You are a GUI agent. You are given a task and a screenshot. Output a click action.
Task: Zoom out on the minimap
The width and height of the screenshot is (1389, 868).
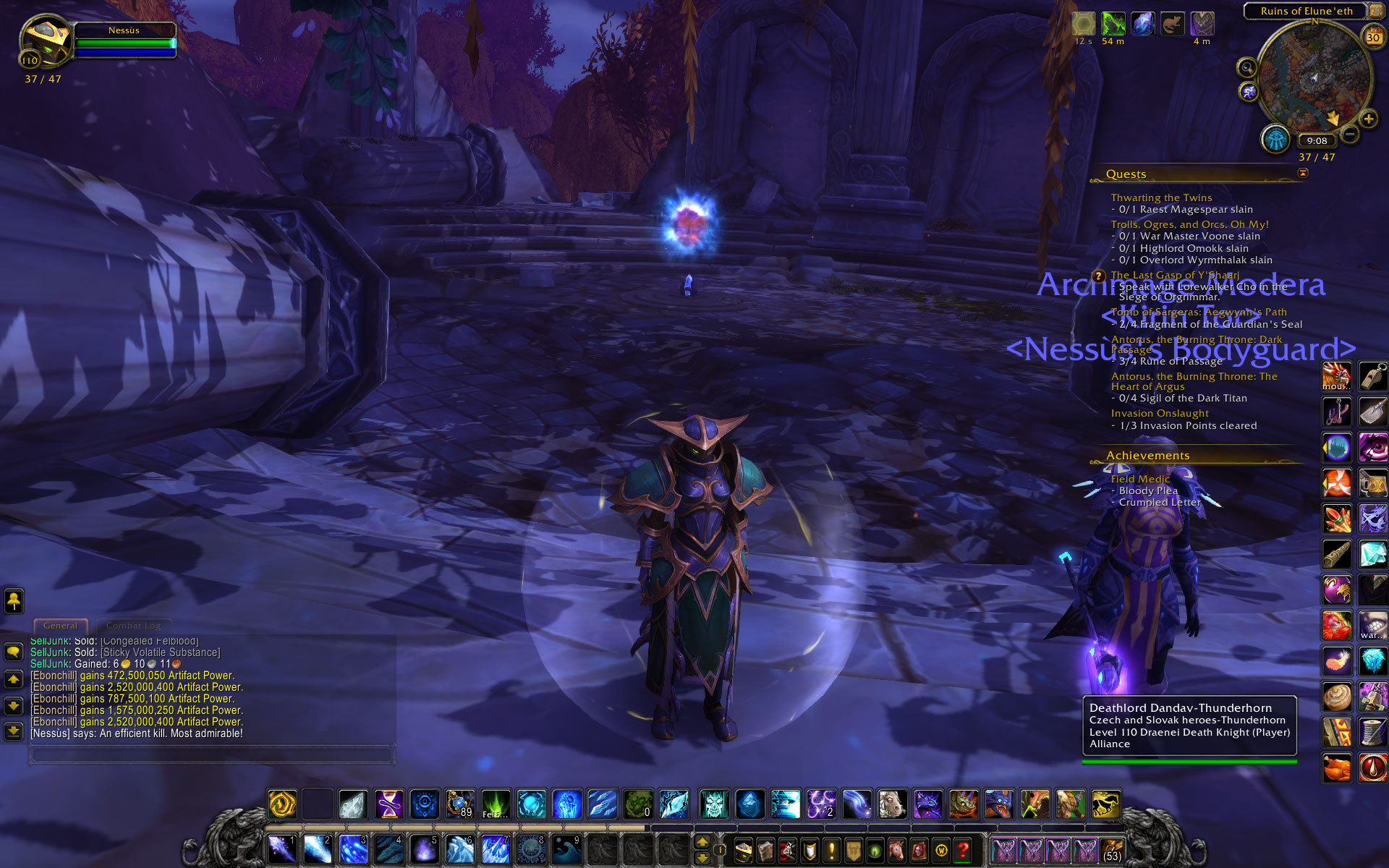(x=1349, y=135)
